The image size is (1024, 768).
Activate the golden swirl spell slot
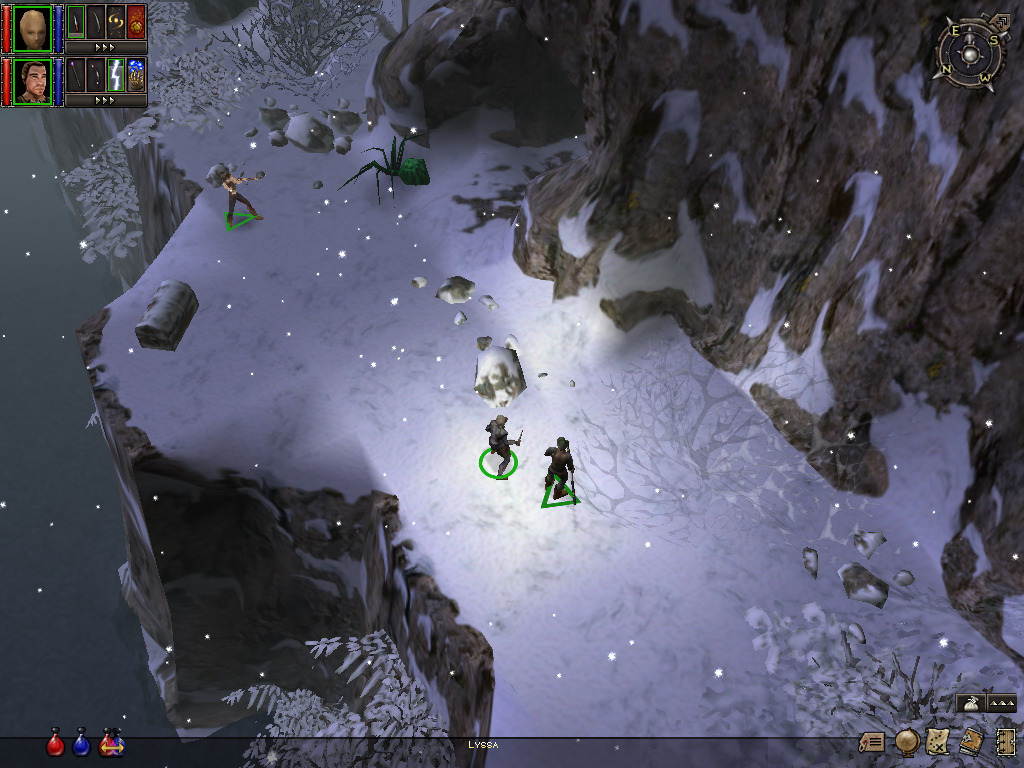[x=116, y=21]
